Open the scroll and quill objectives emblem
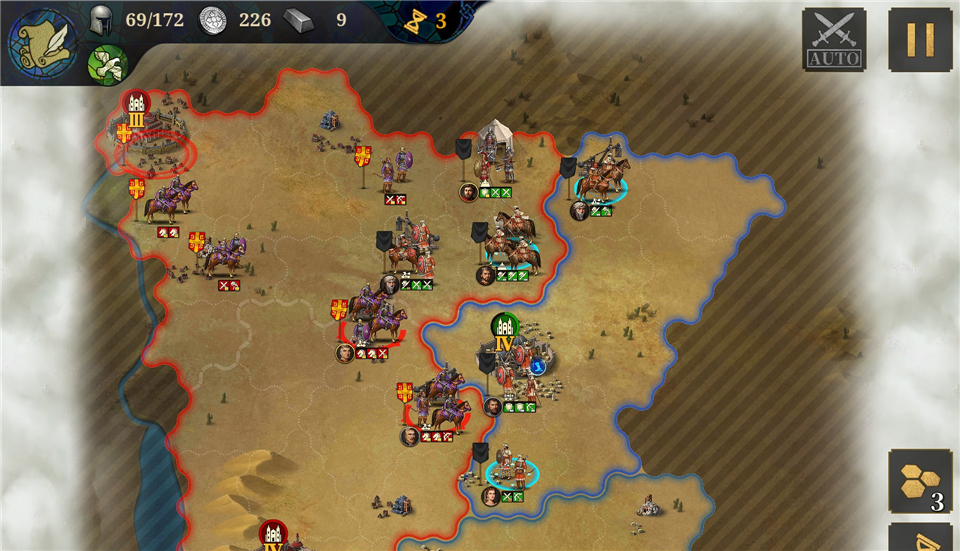Screen dimensions: 960x551 tap(43, 44)
